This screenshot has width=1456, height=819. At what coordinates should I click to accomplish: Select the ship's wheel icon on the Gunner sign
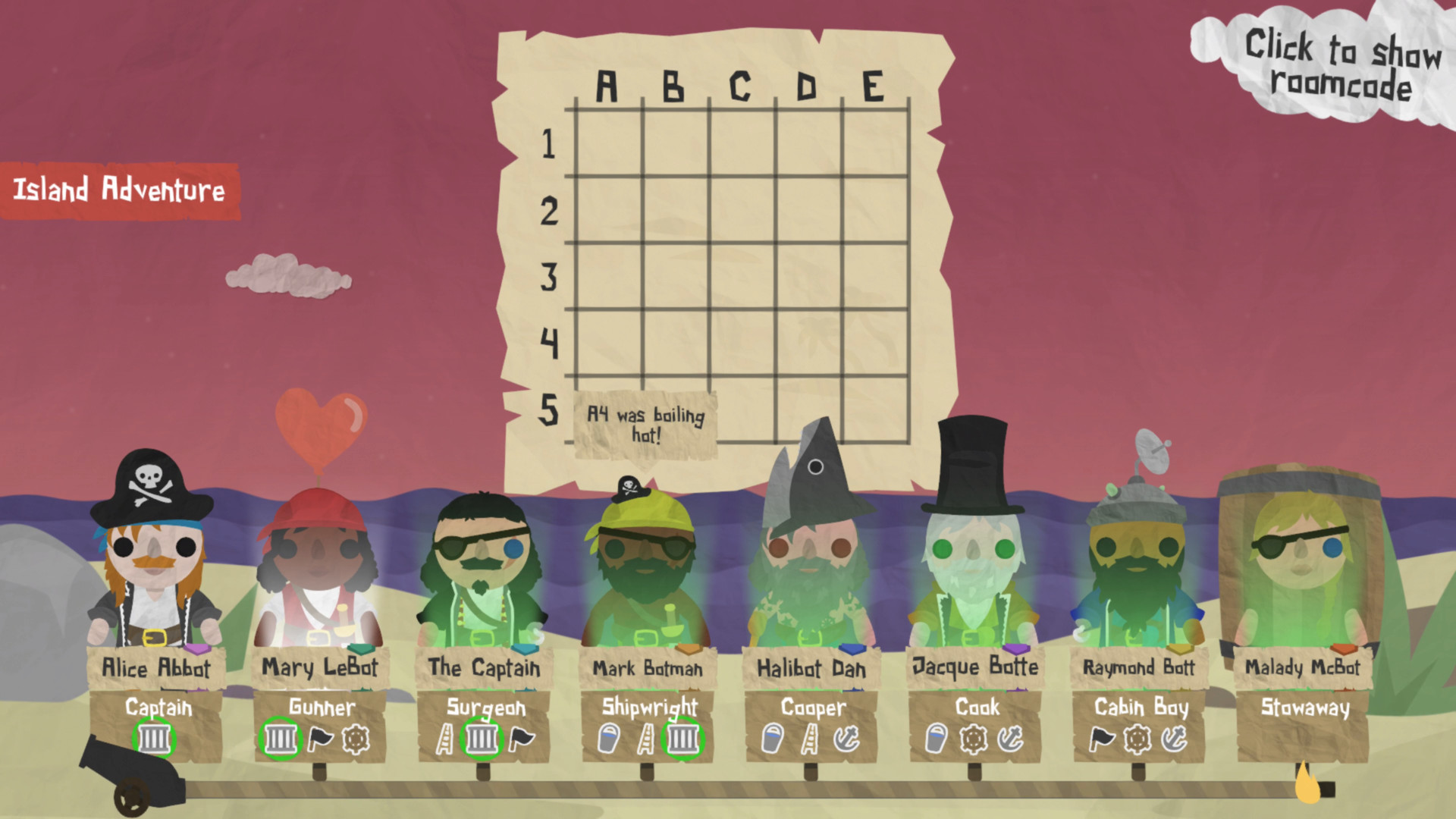[x=356, y=739]
